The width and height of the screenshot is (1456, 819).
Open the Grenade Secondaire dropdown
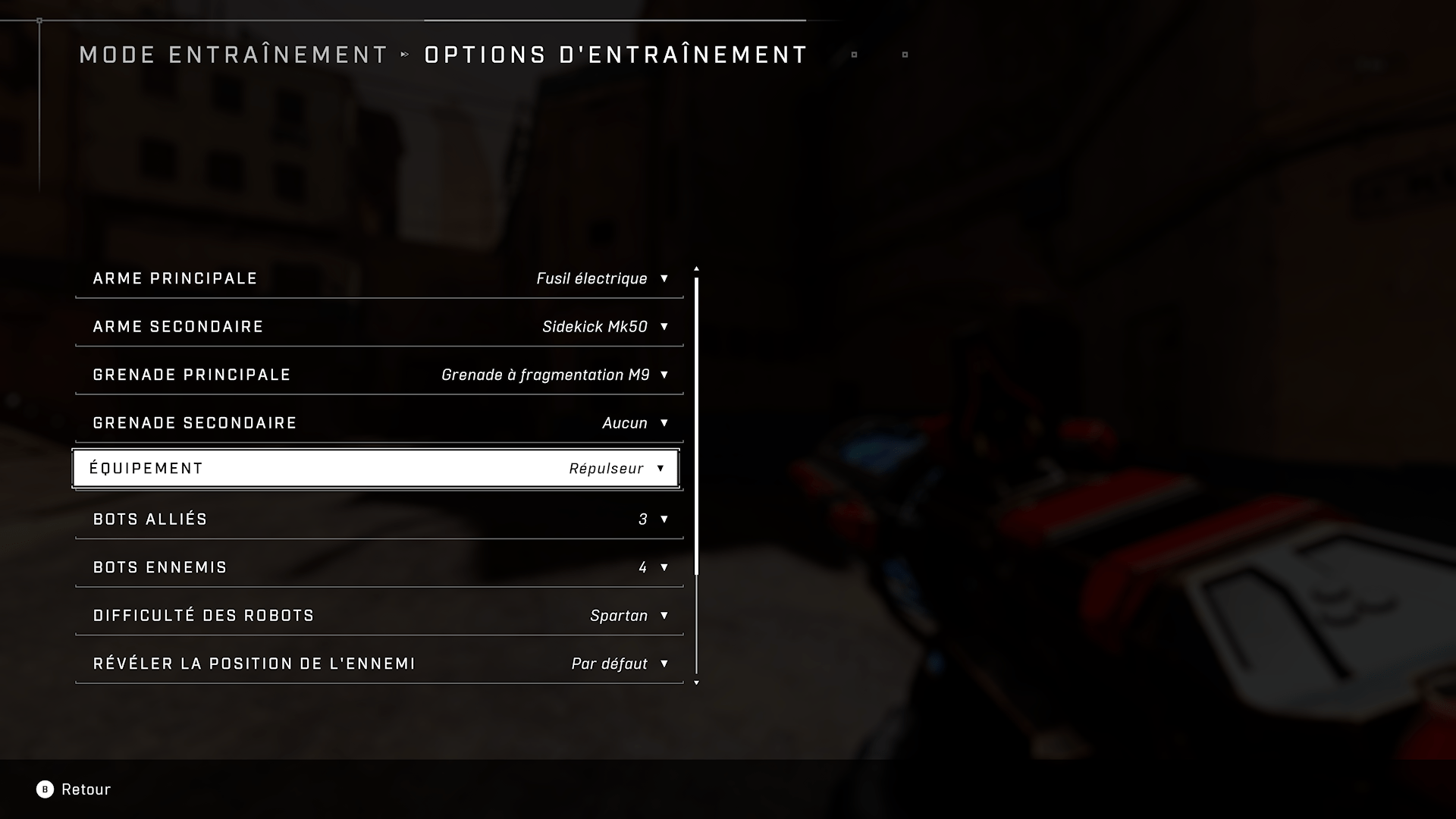click(x=379, y=423)
